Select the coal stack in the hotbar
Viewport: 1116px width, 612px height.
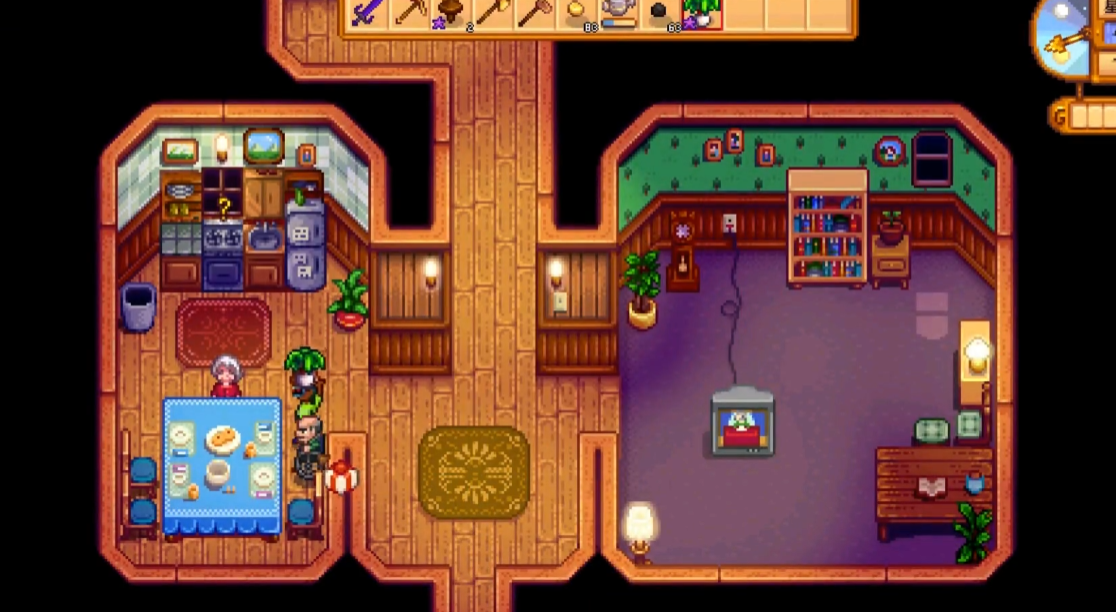(661, 13)
